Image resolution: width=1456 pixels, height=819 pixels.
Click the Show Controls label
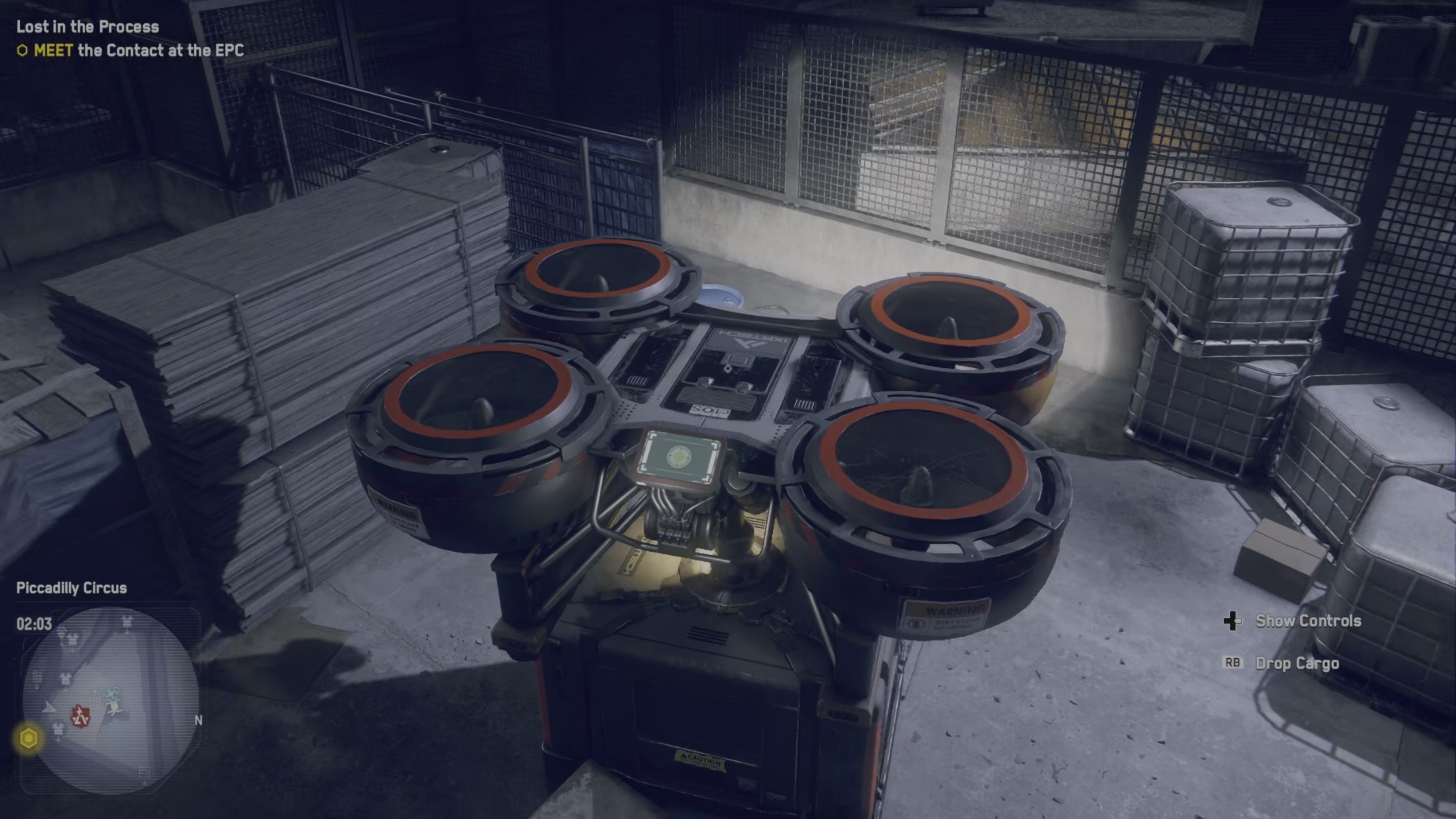click(x=1307, y=621)
